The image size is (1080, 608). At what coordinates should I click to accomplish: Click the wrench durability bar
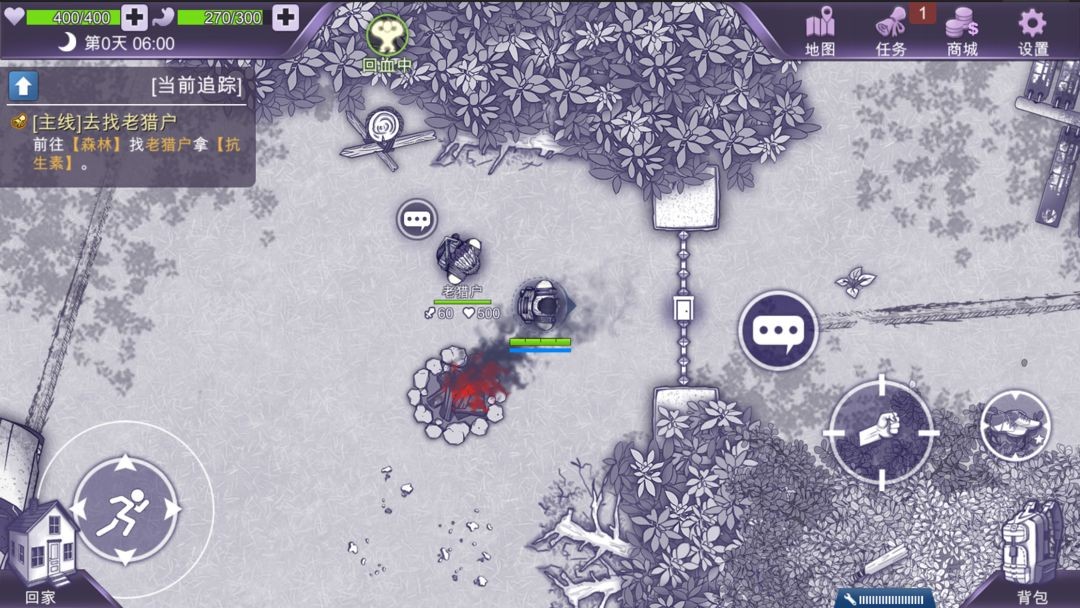tap(885, 599)
